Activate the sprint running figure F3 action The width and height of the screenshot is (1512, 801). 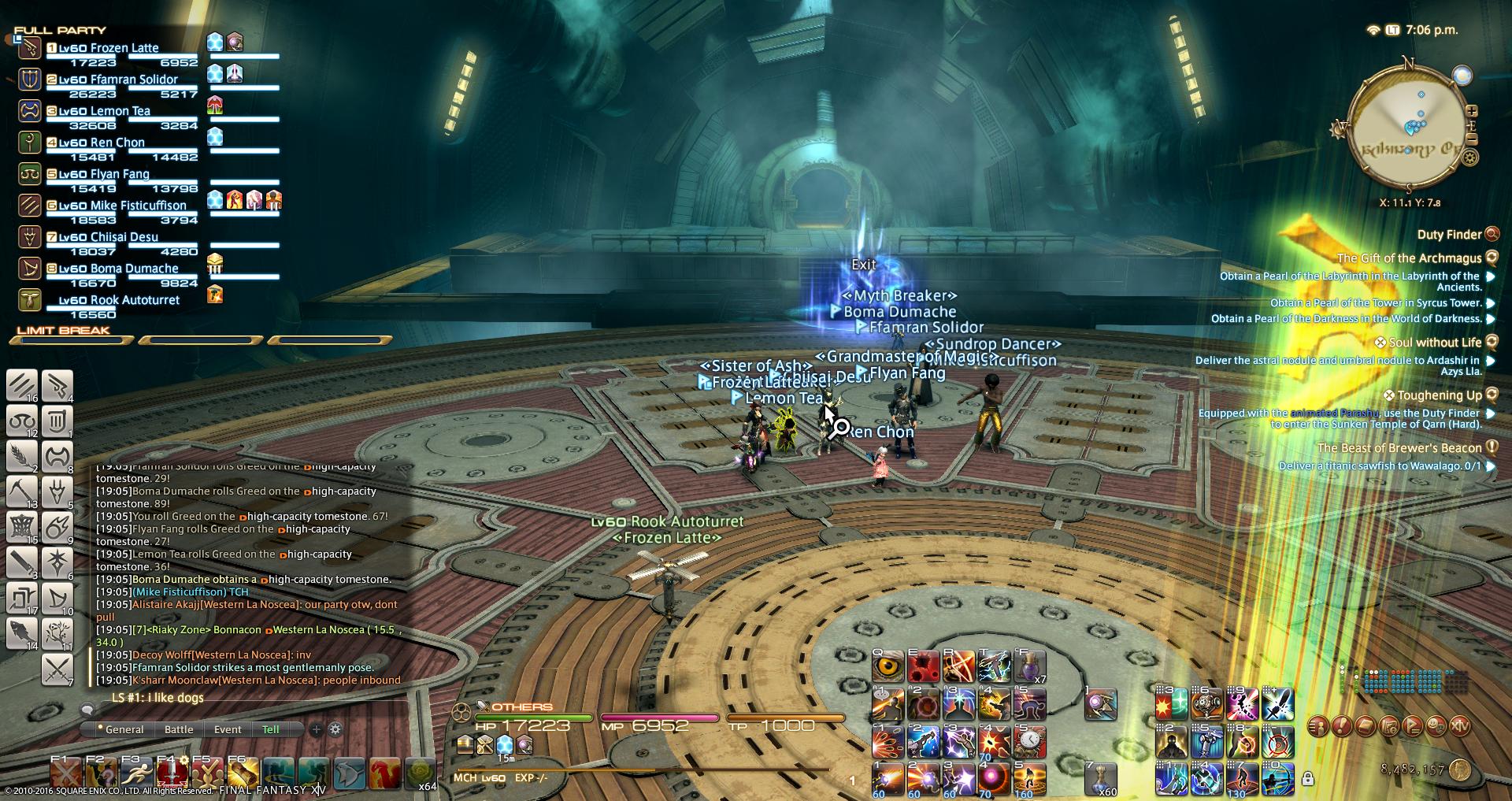[x=135, y=773]
